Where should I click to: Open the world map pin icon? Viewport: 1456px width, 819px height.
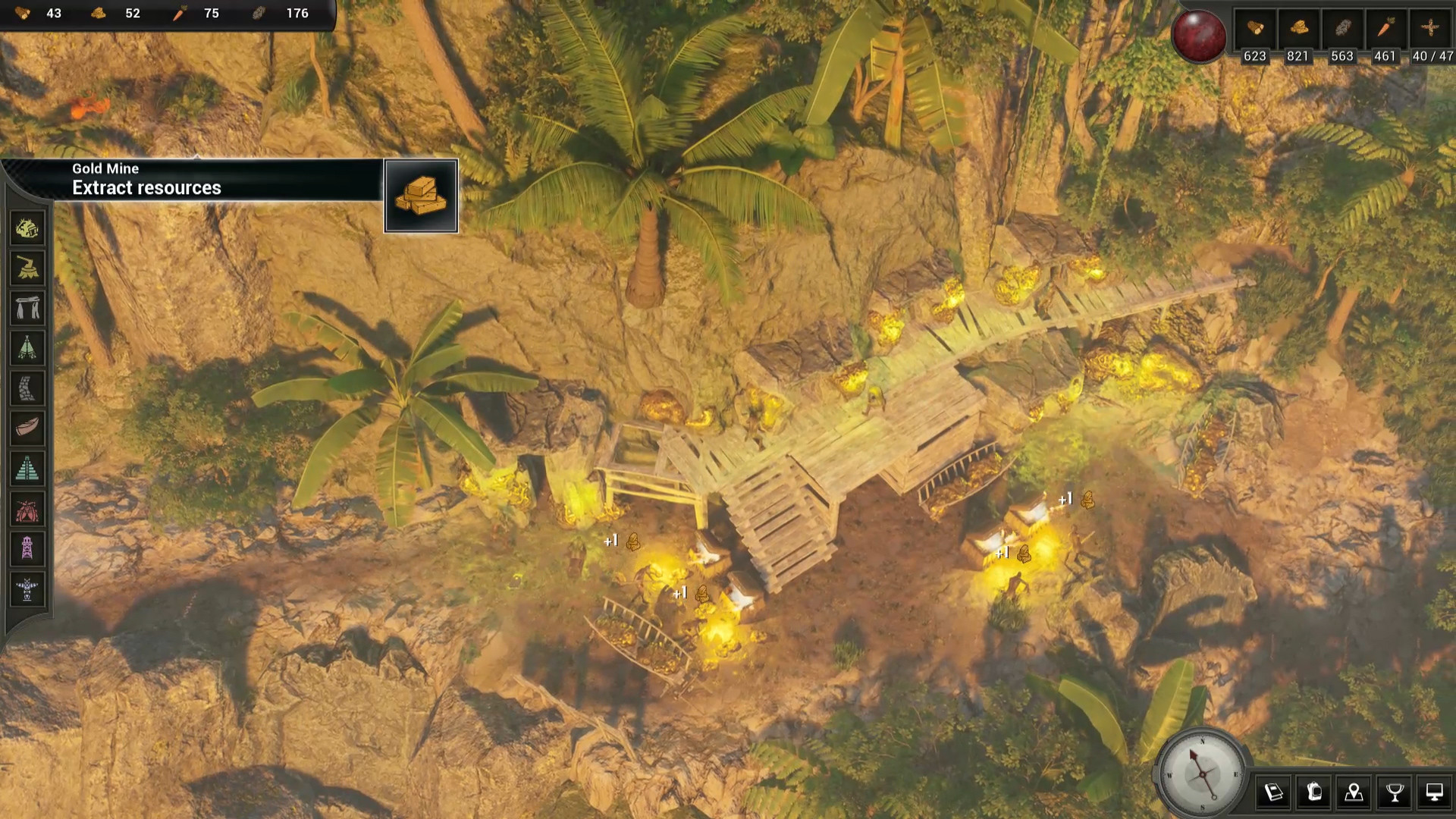pyautogui.click(x=1354, y=793)
